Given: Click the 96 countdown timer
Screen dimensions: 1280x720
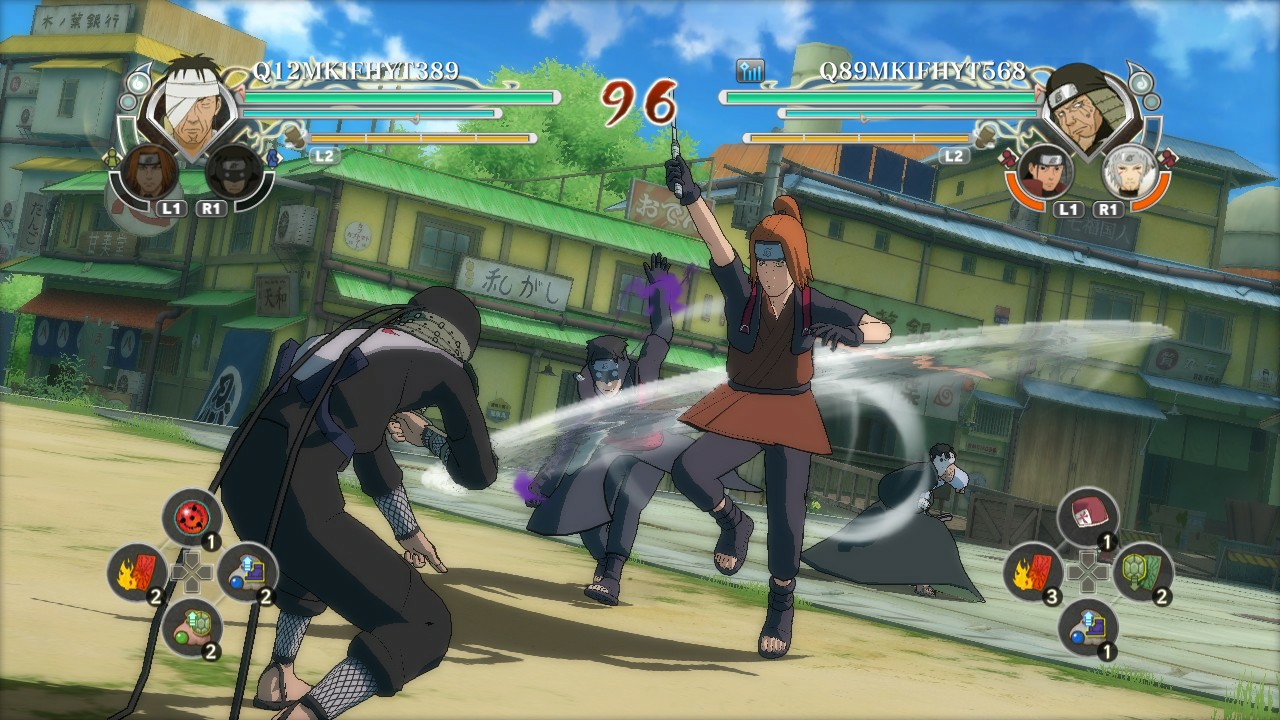Looking at the screenshot, I should point(640,100).
